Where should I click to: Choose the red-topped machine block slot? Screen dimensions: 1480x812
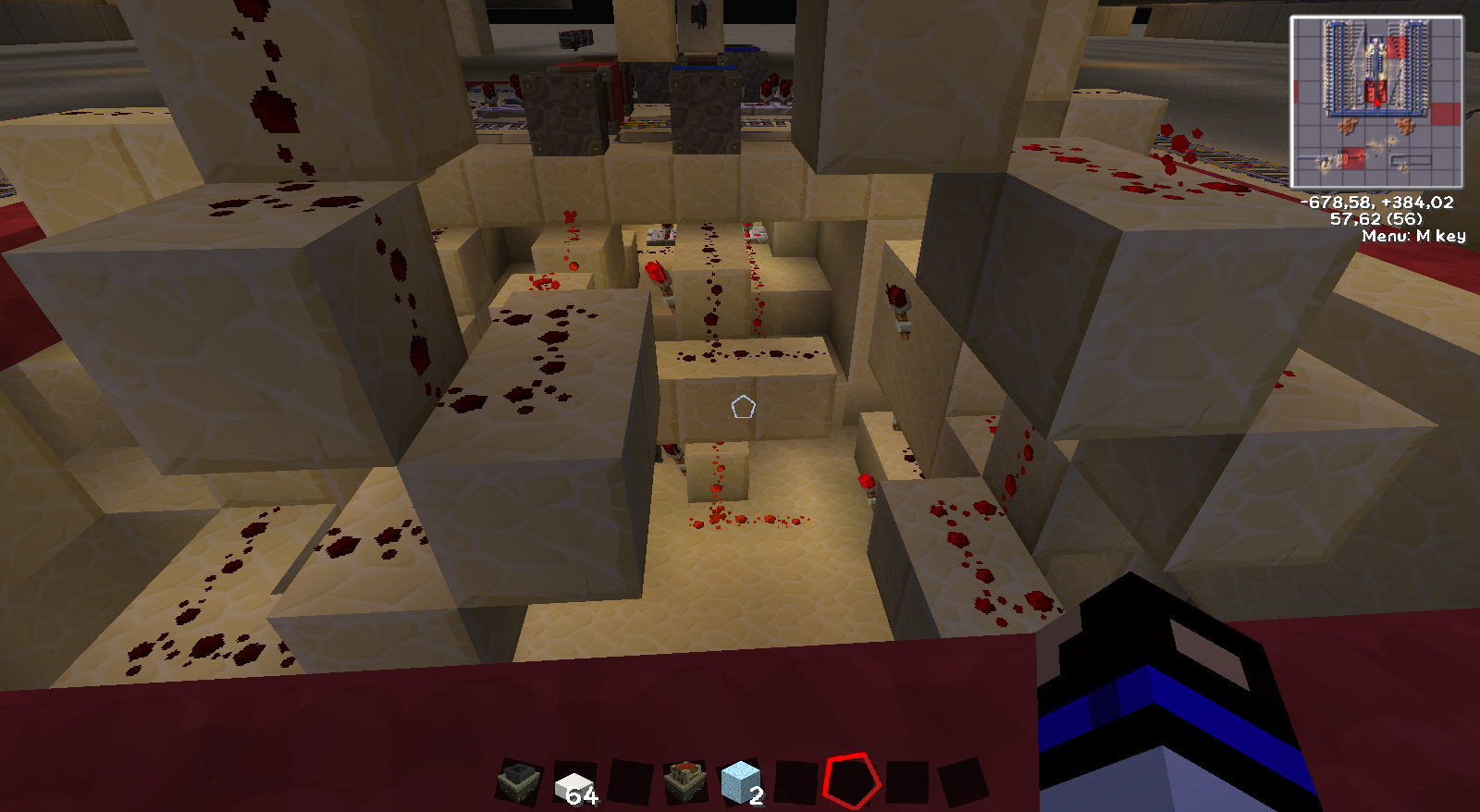[x=685, y=781]
